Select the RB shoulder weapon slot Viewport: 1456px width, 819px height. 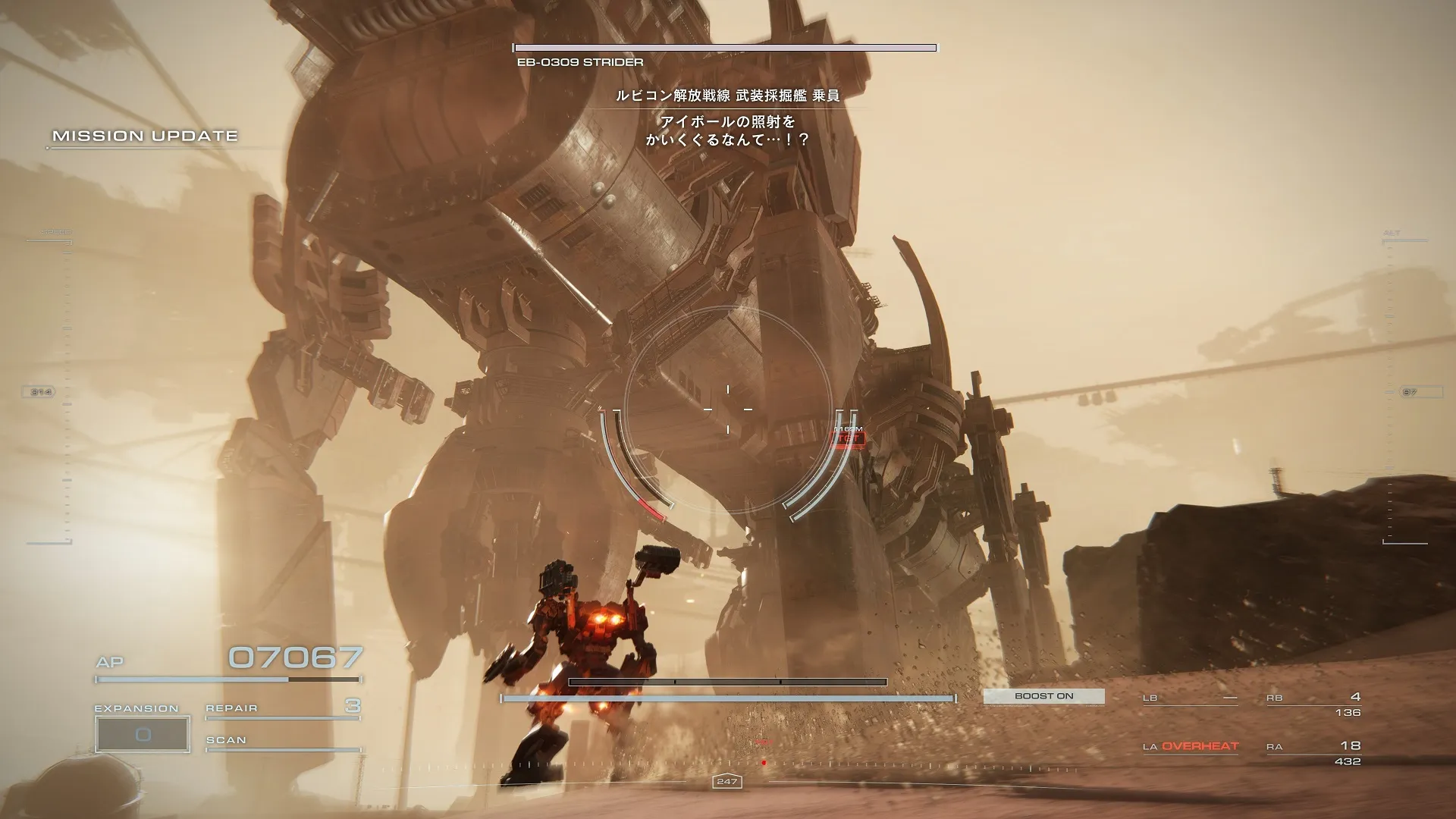tap(1313, 704)
